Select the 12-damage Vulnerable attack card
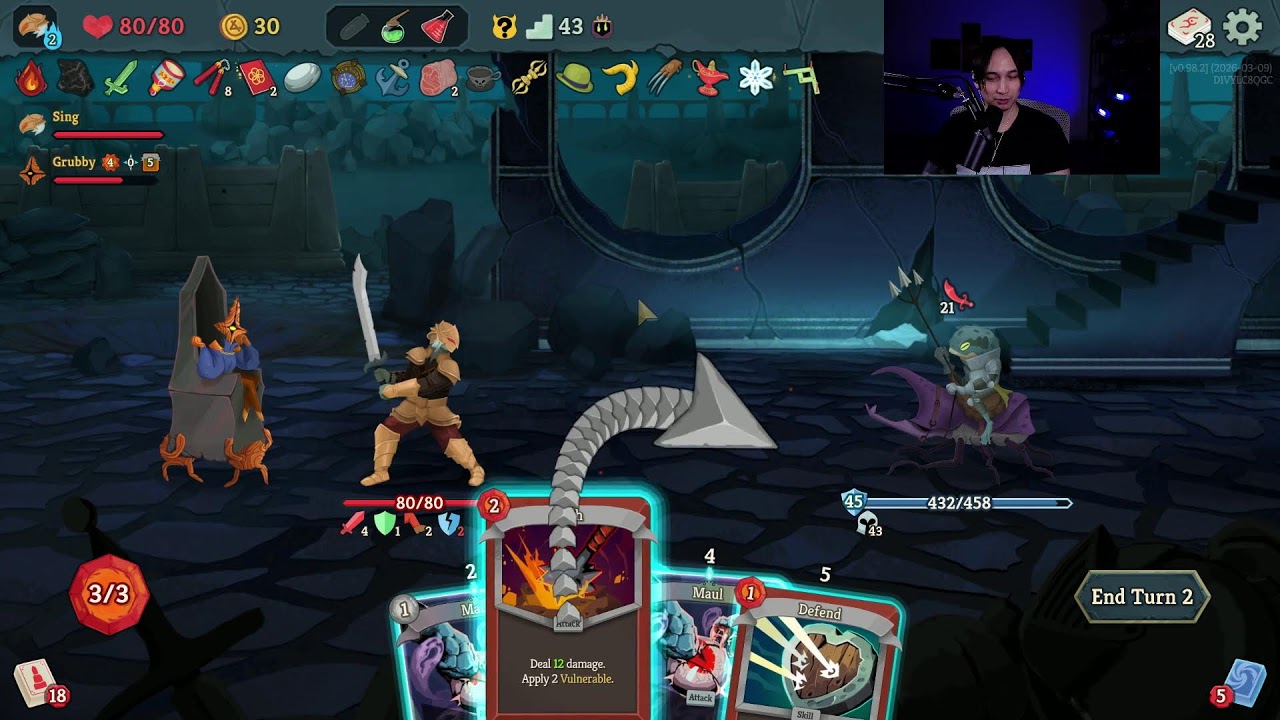 (568, 610)
